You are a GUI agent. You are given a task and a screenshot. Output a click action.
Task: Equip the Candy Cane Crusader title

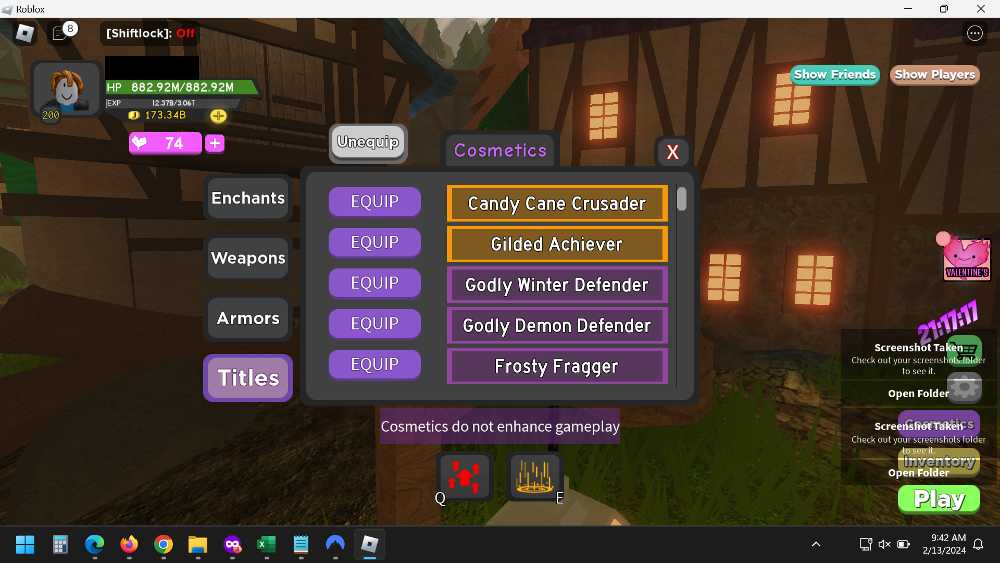coord(374,201)
